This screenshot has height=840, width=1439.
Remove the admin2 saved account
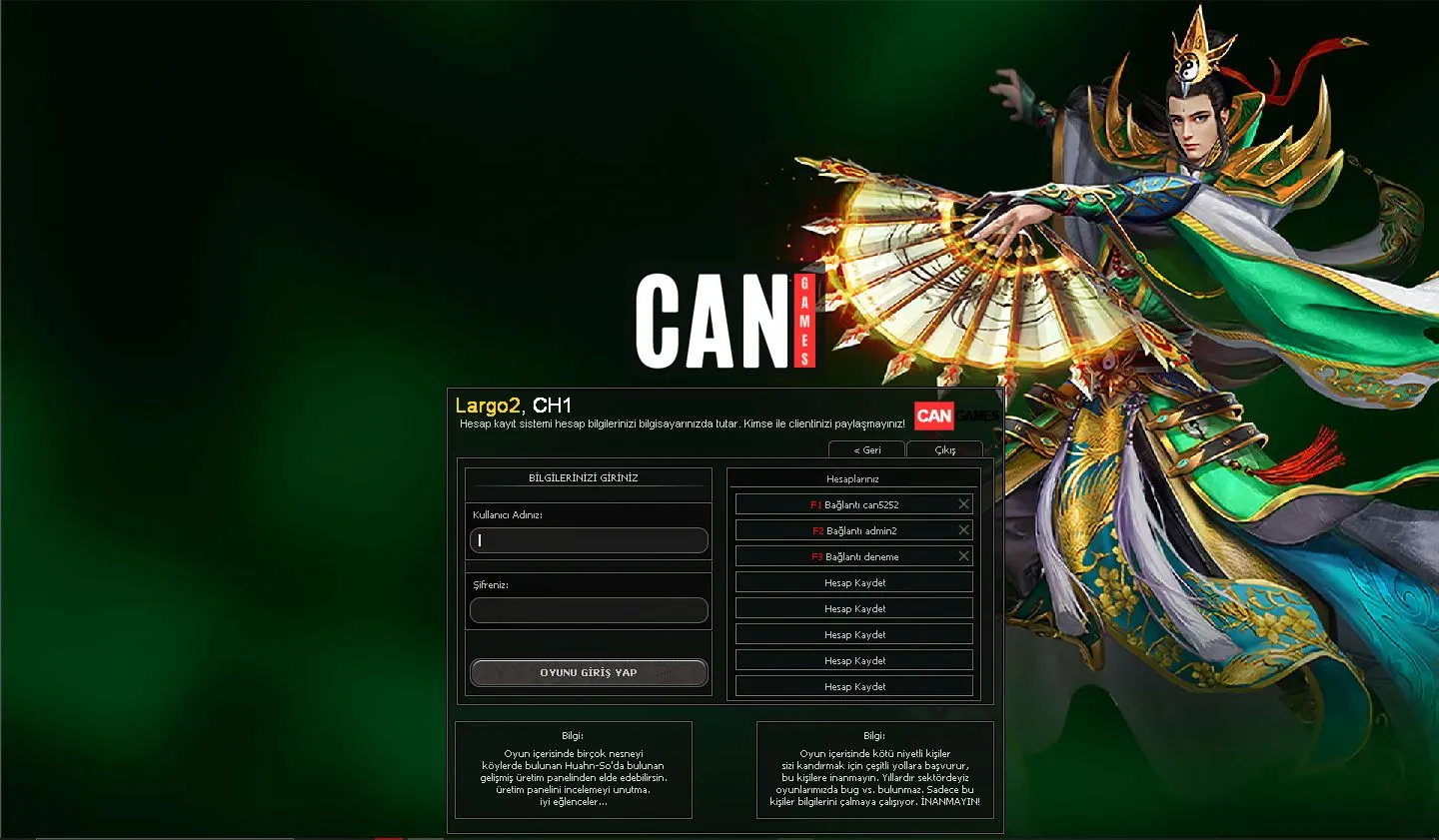(x=963, y=530)
